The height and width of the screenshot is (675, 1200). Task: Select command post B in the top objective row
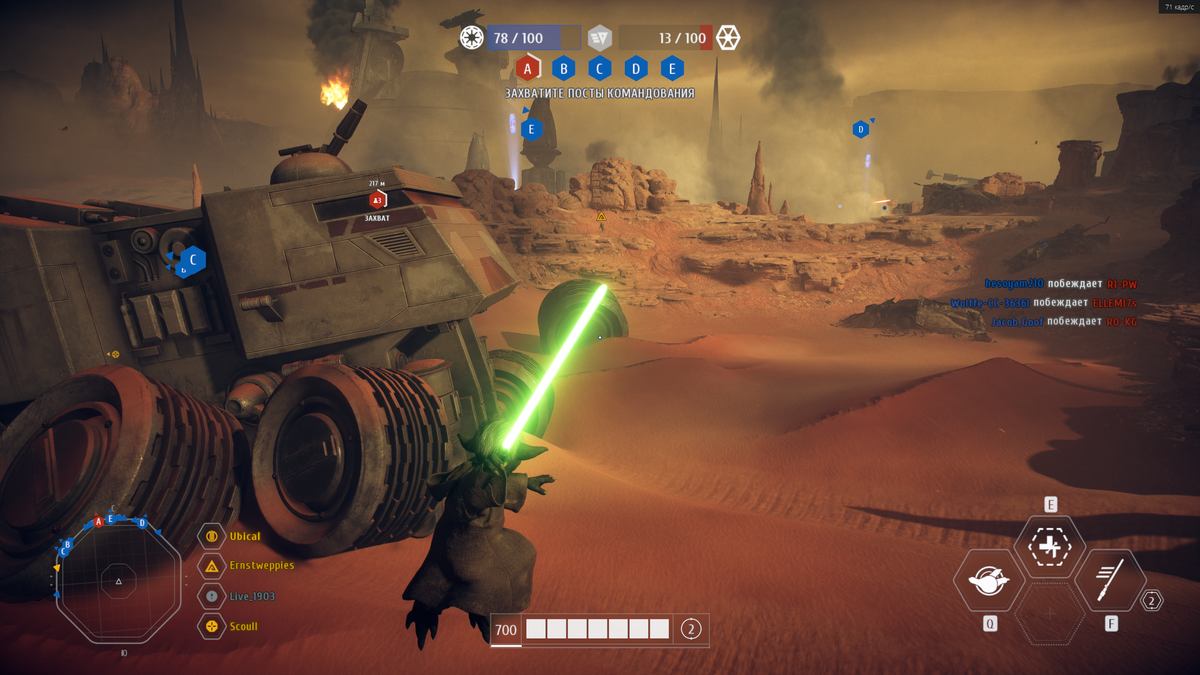[563, 68]
